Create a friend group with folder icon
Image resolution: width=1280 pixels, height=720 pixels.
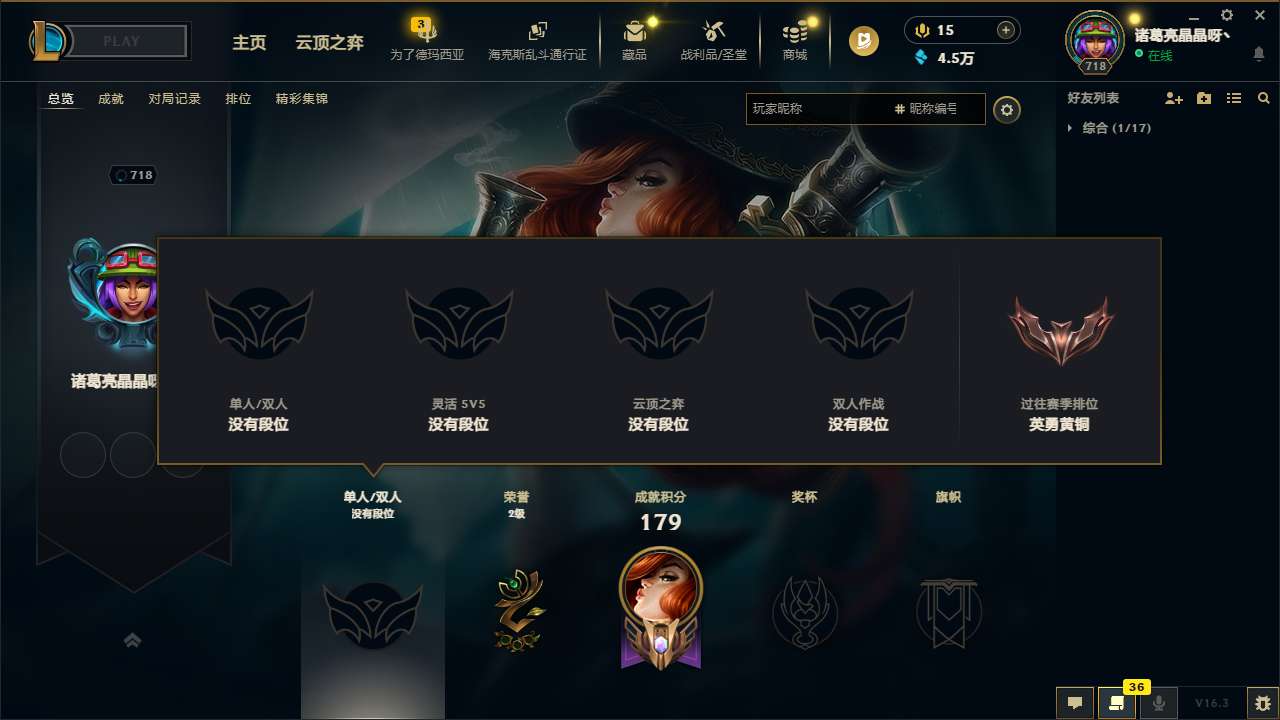tap(1203, 98)
